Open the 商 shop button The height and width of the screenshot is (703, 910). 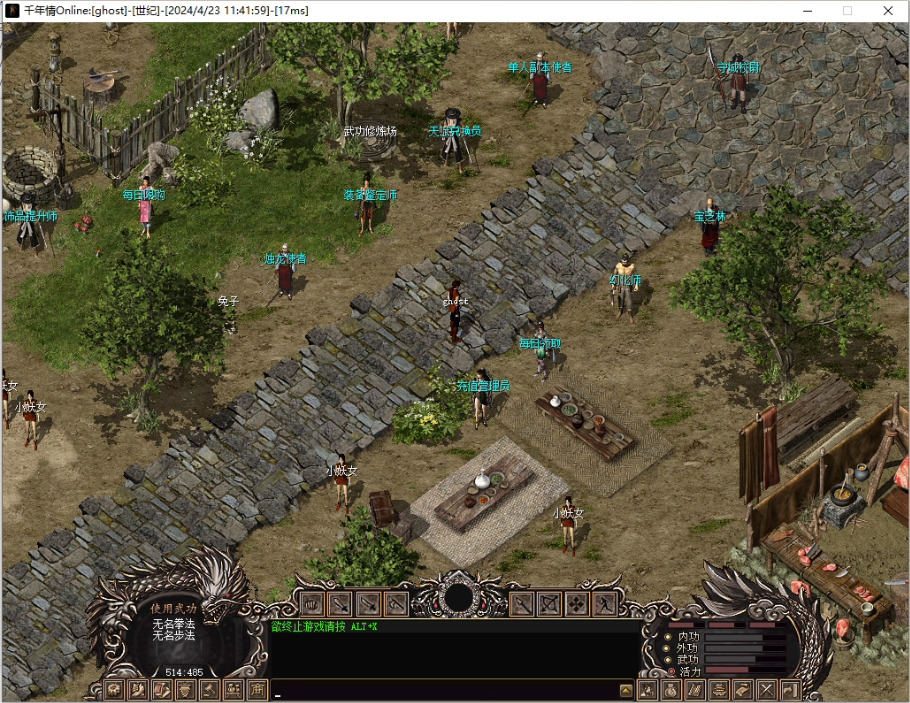(x=258, y=690)
